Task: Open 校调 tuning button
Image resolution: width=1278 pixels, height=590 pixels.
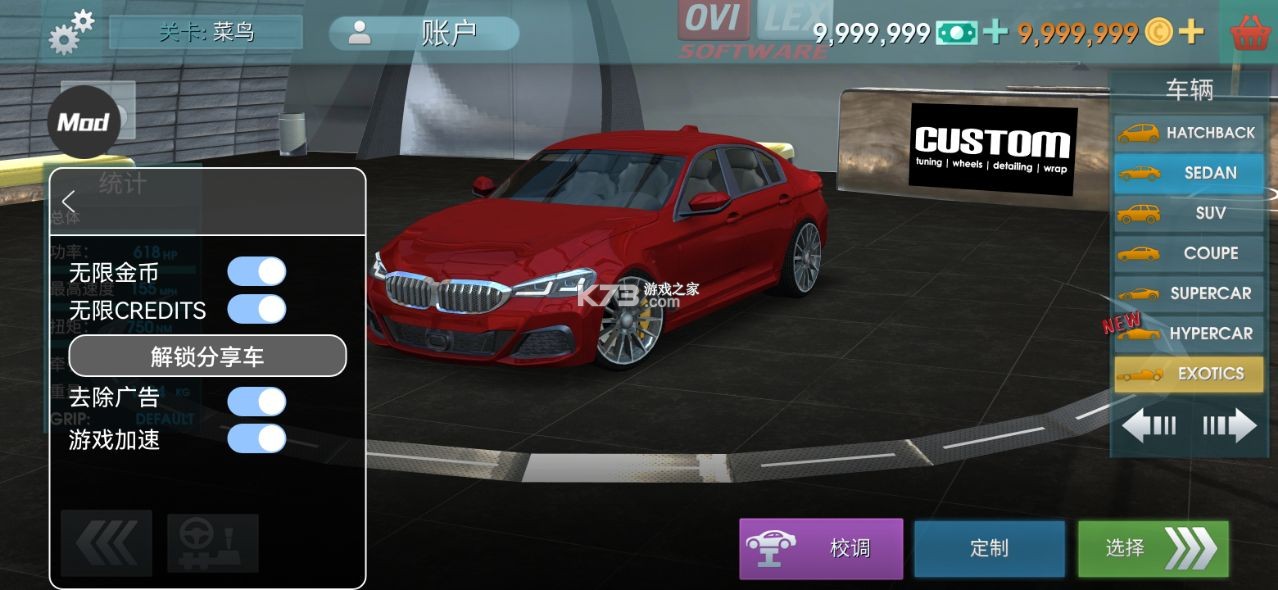Action: 821,548
